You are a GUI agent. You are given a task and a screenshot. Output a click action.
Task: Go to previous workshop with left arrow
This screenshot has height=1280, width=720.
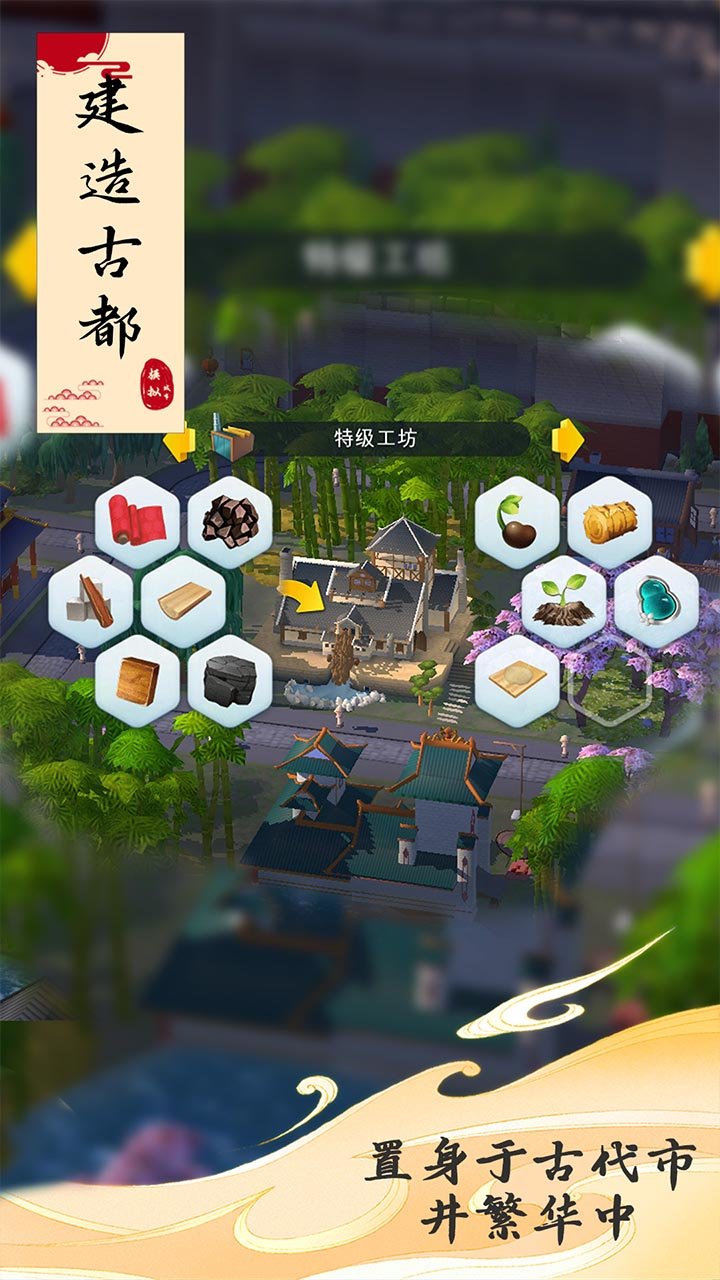(180, 441)
